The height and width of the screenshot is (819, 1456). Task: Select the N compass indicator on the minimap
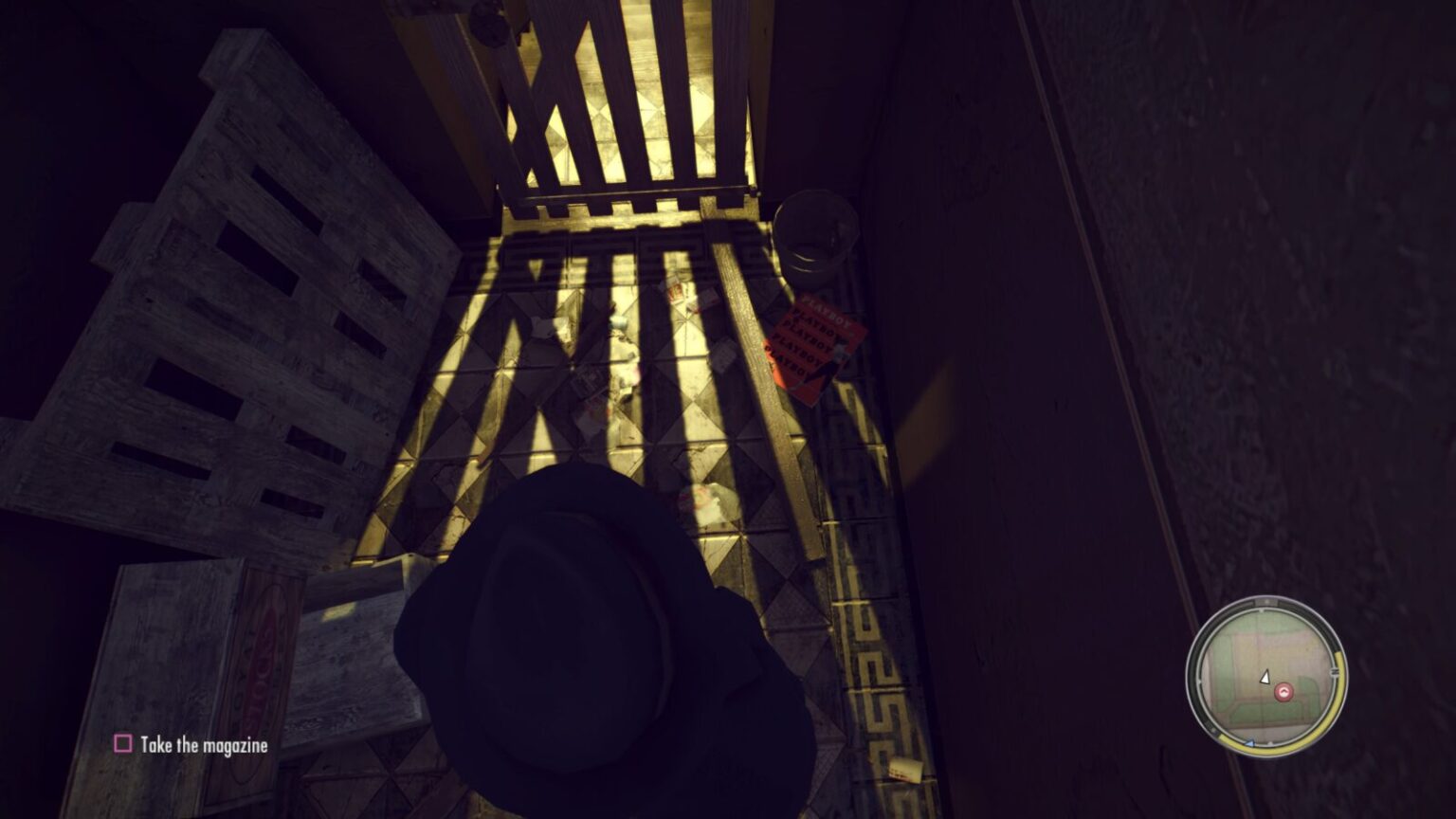tap(1266, 601)
